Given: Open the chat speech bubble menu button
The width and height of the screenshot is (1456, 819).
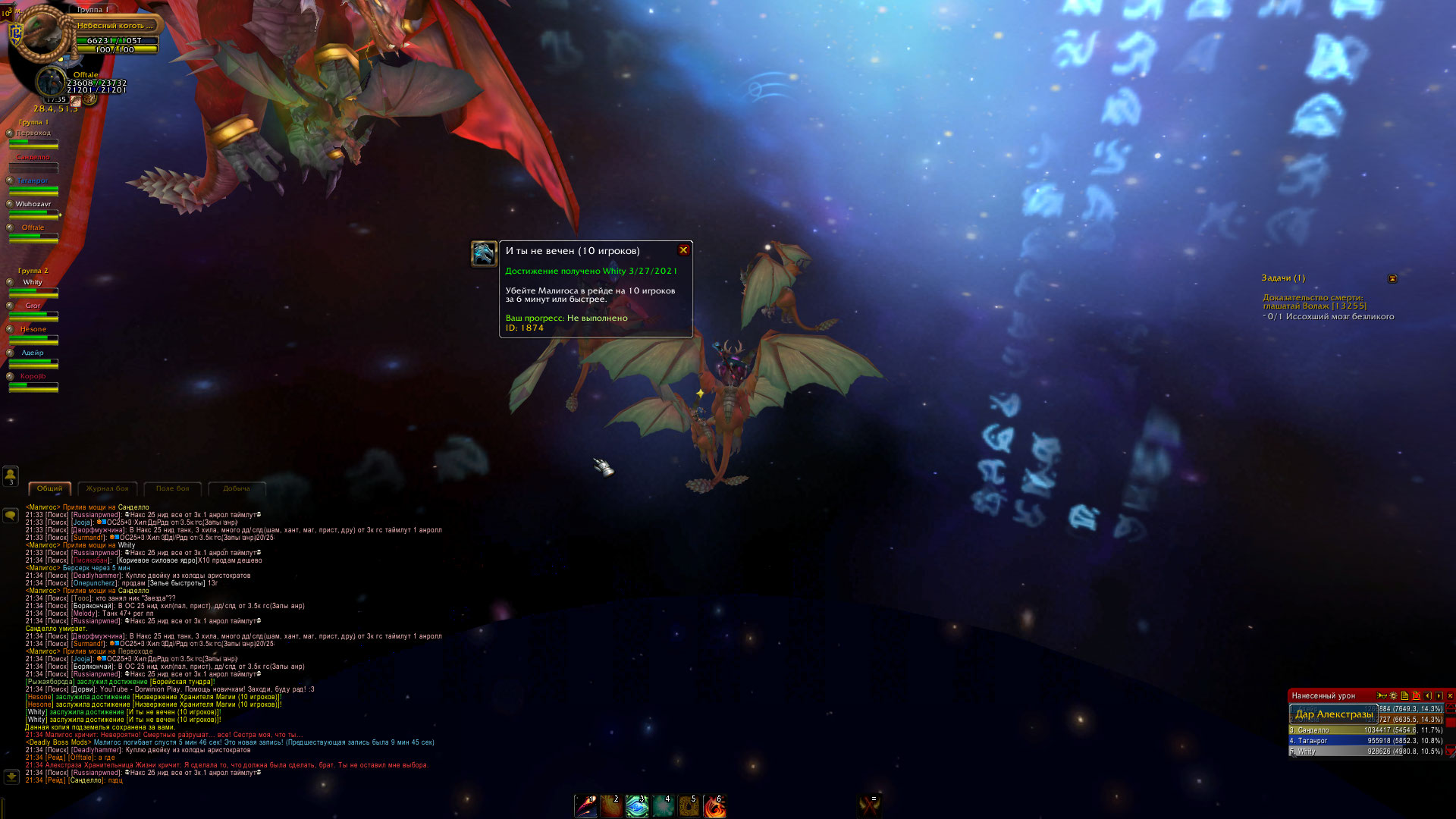Looking at the screenshot, I should (x=11, y=516).
